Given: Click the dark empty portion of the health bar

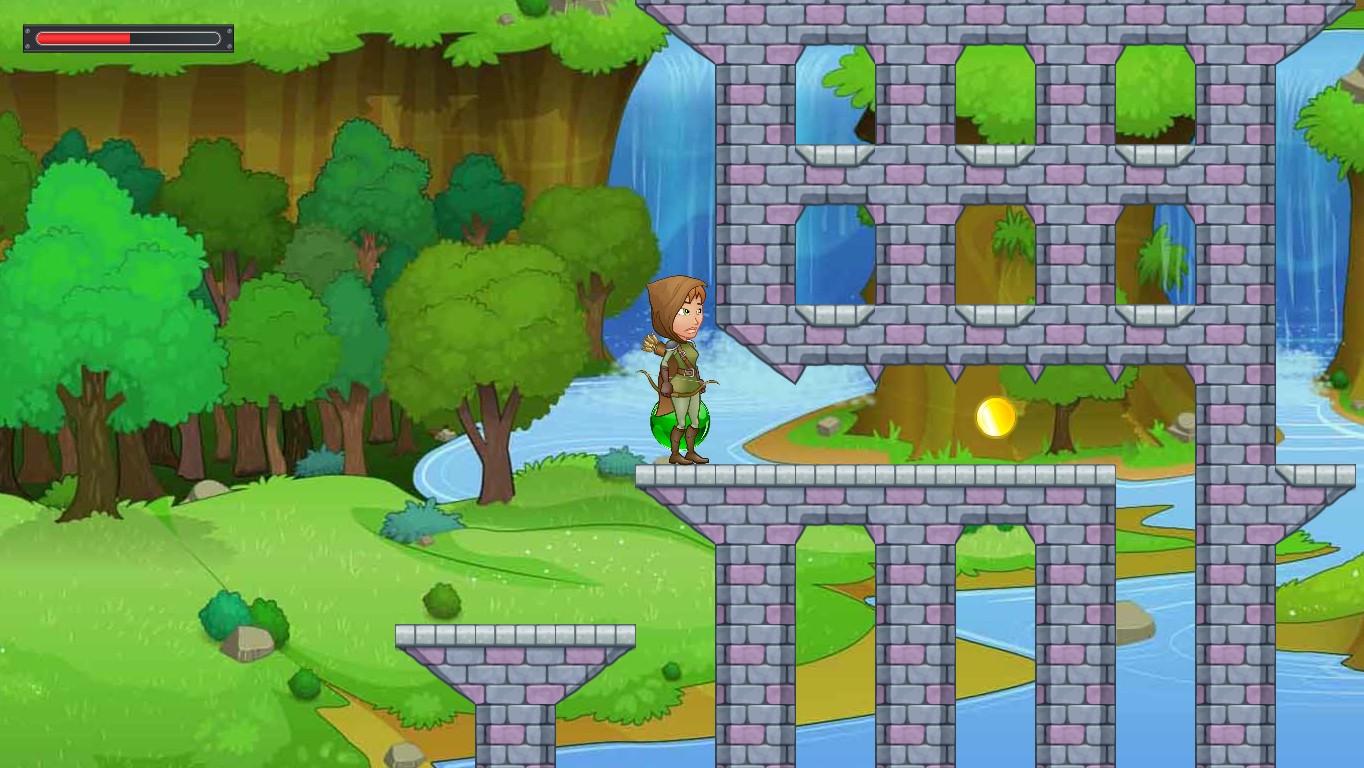Looking at the screenshot, I should click(175, 38).
